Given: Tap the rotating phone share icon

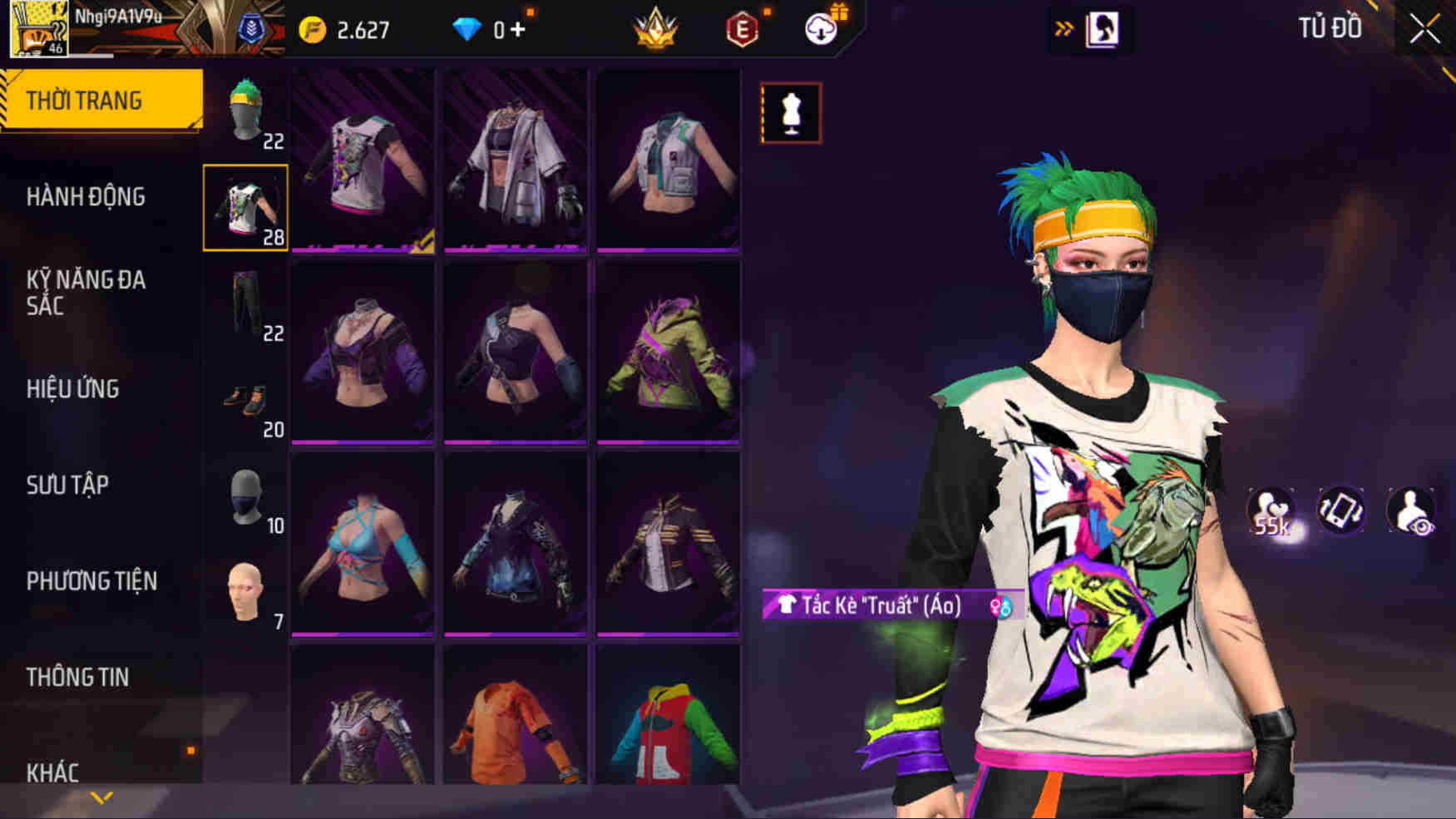Looking at the screenshot, I should (x=1340, y=511).
